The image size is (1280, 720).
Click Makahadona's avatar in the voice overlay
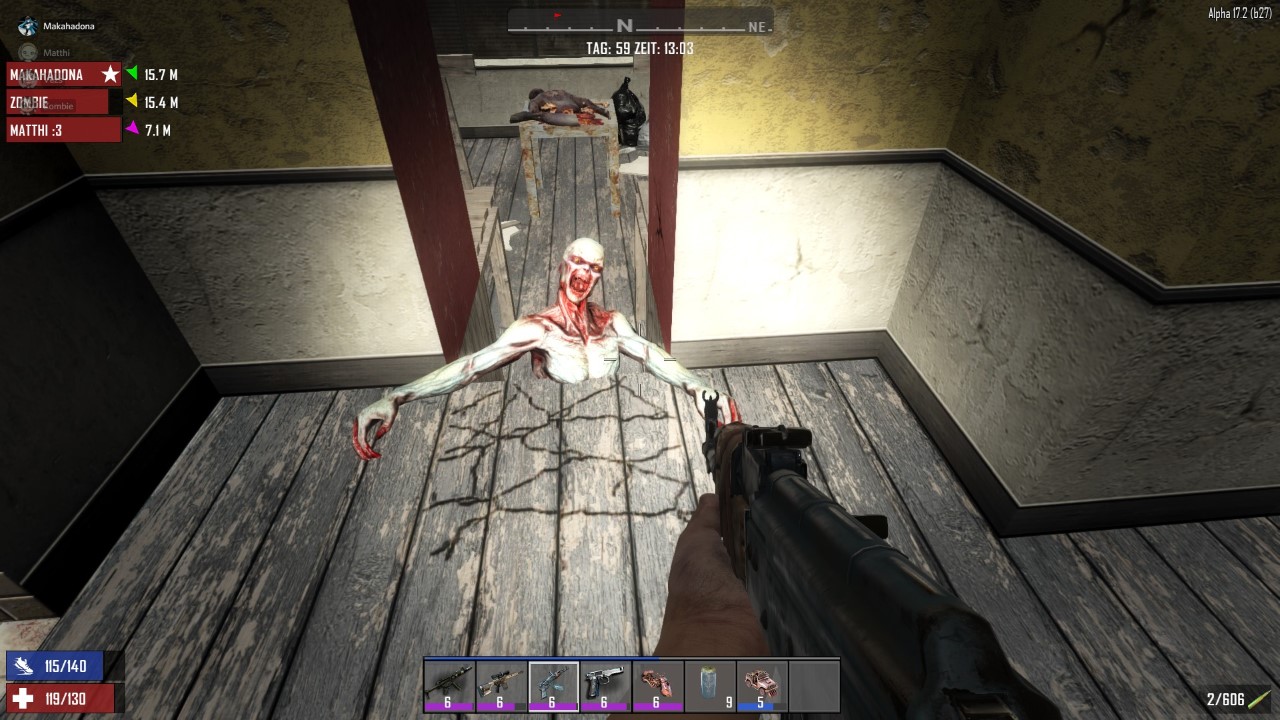click(28, 27)
